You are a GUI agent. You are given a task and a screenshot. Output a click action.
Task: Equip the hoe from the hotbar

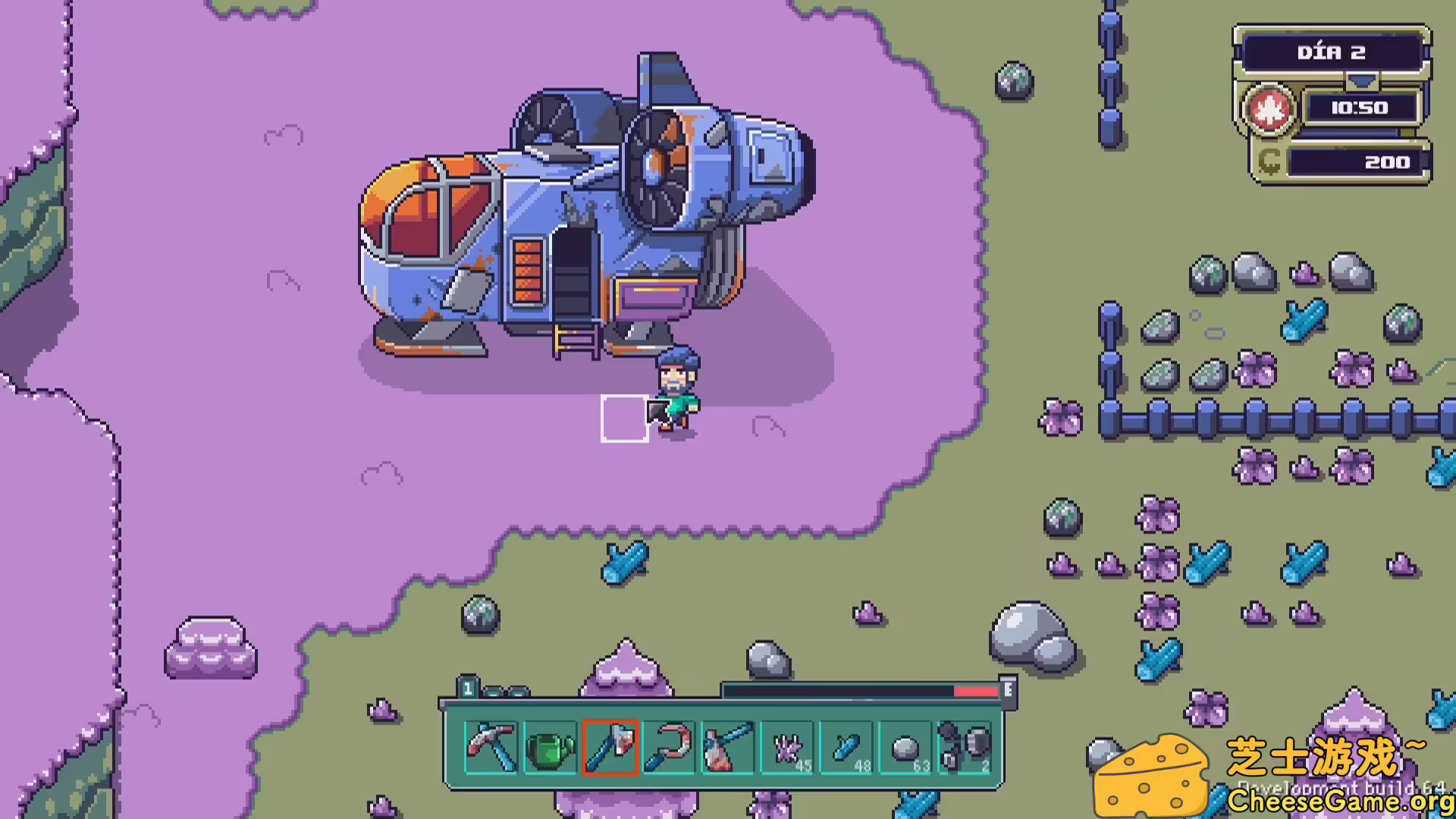pos(728,747)
